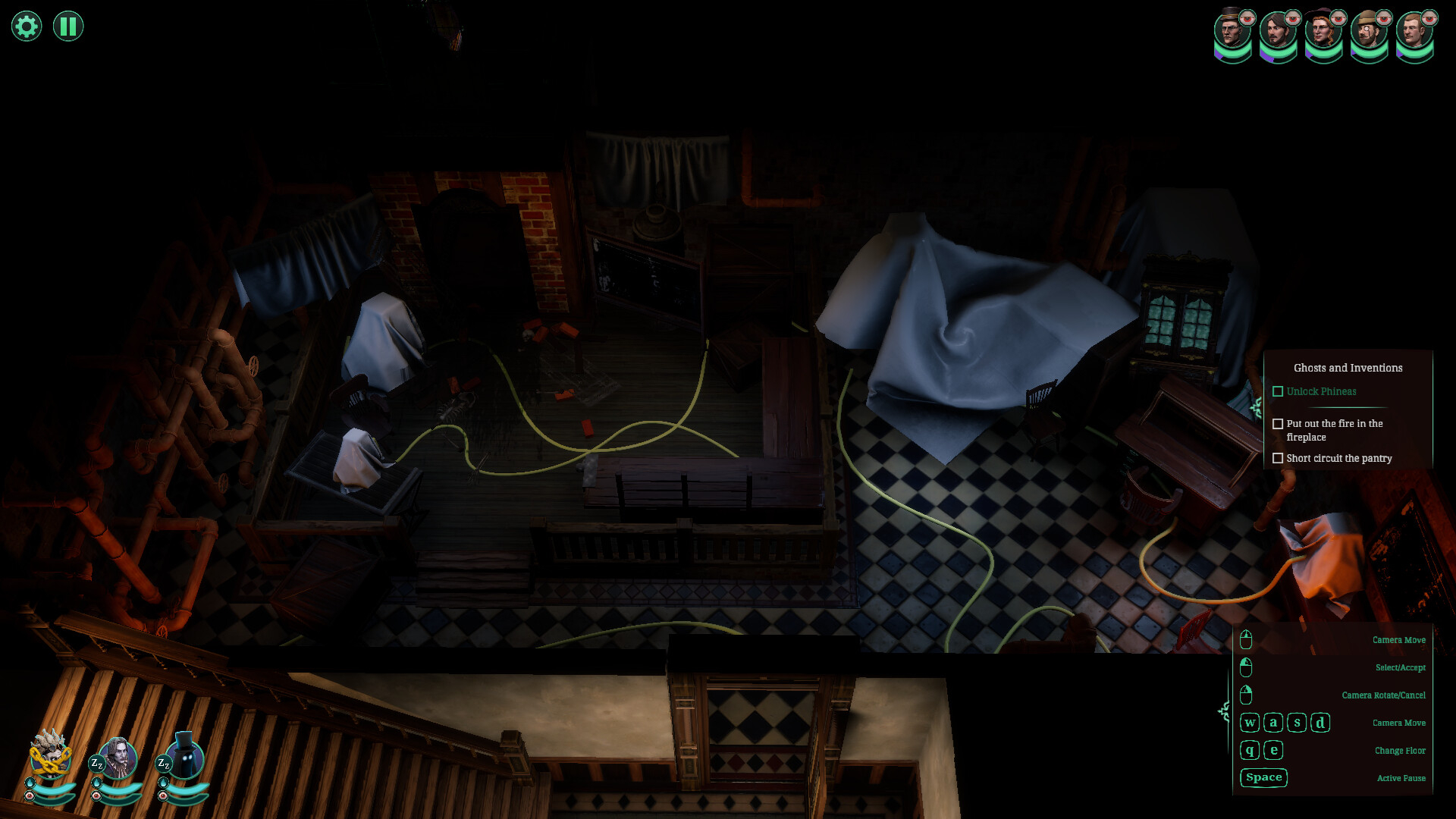This screenshot has height=819, width=1456.
Task: Check the 'Short circuit the pantry' objective
Action: point(1279,458)
